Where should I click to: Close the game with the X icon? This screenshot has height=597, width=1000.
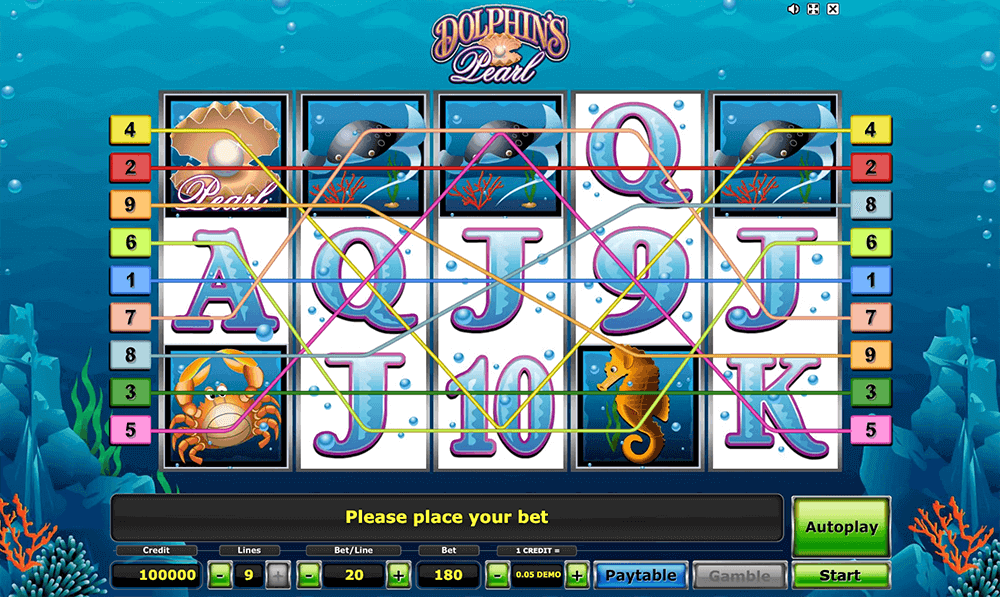[x=833, y=9]
